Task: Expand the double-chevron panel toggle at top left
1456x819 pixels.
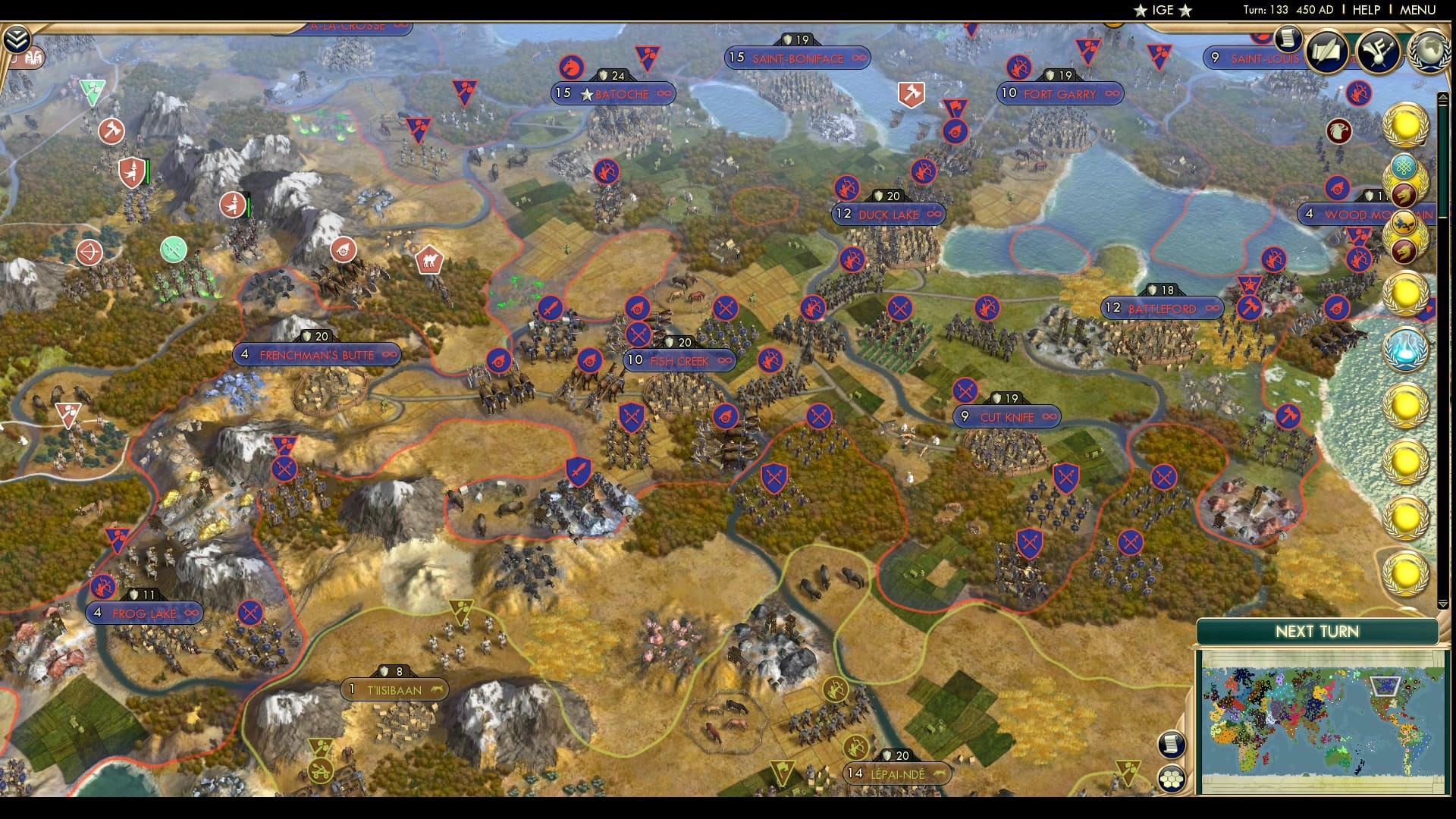Action: [16, 39]
